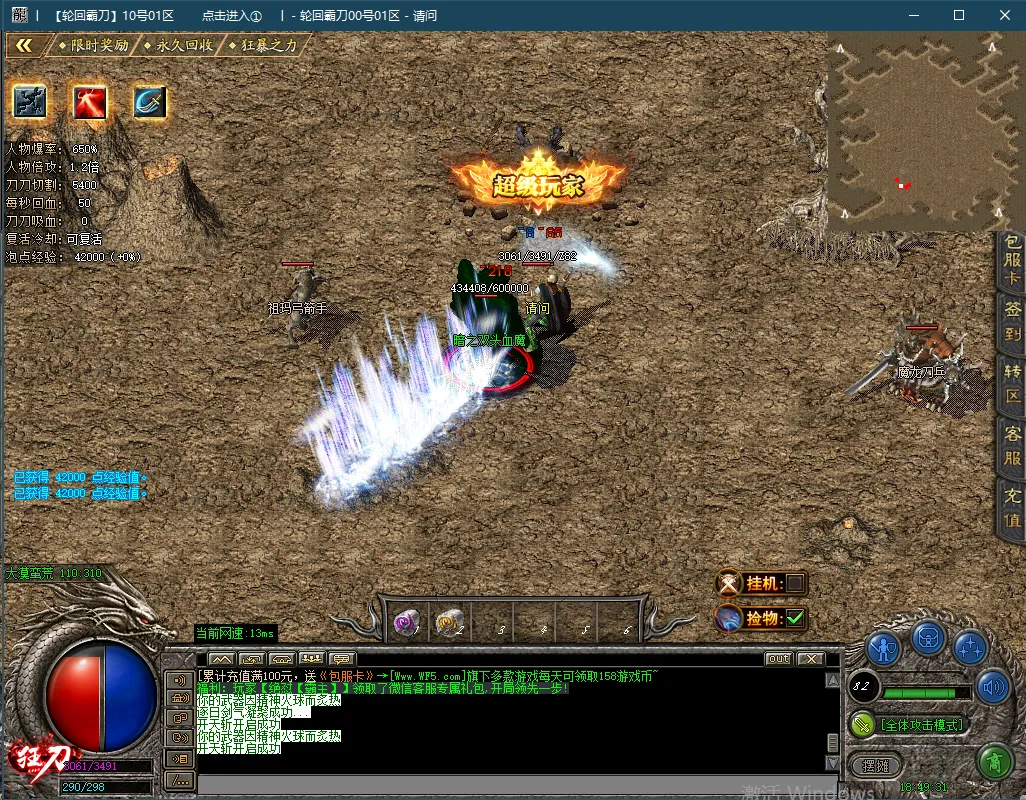Switch the 全体攻击模式 attack mode

click(919, 724)
